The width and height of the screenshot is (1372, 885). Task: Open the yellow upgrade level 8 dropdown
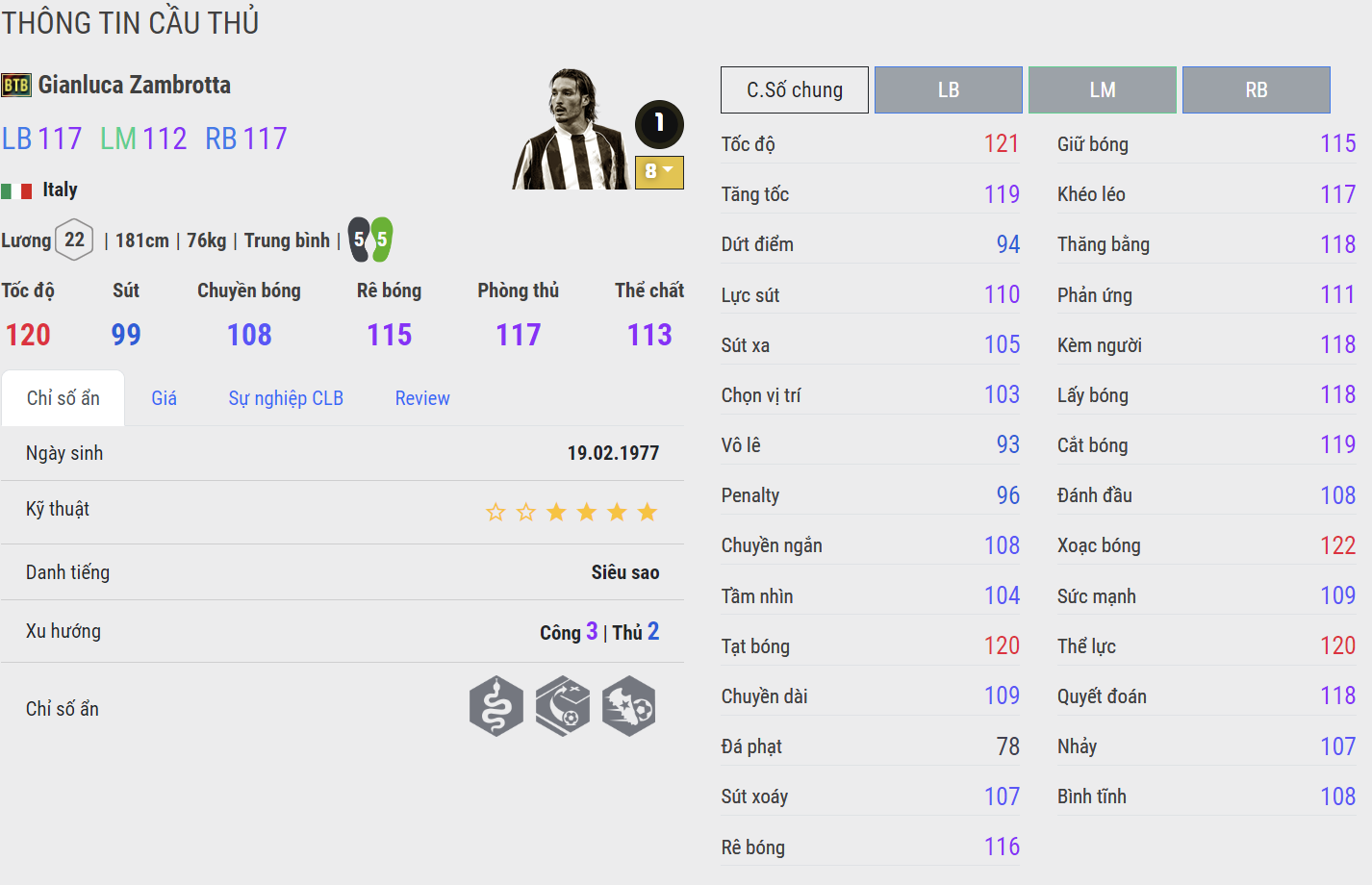[x=659, y=172]
